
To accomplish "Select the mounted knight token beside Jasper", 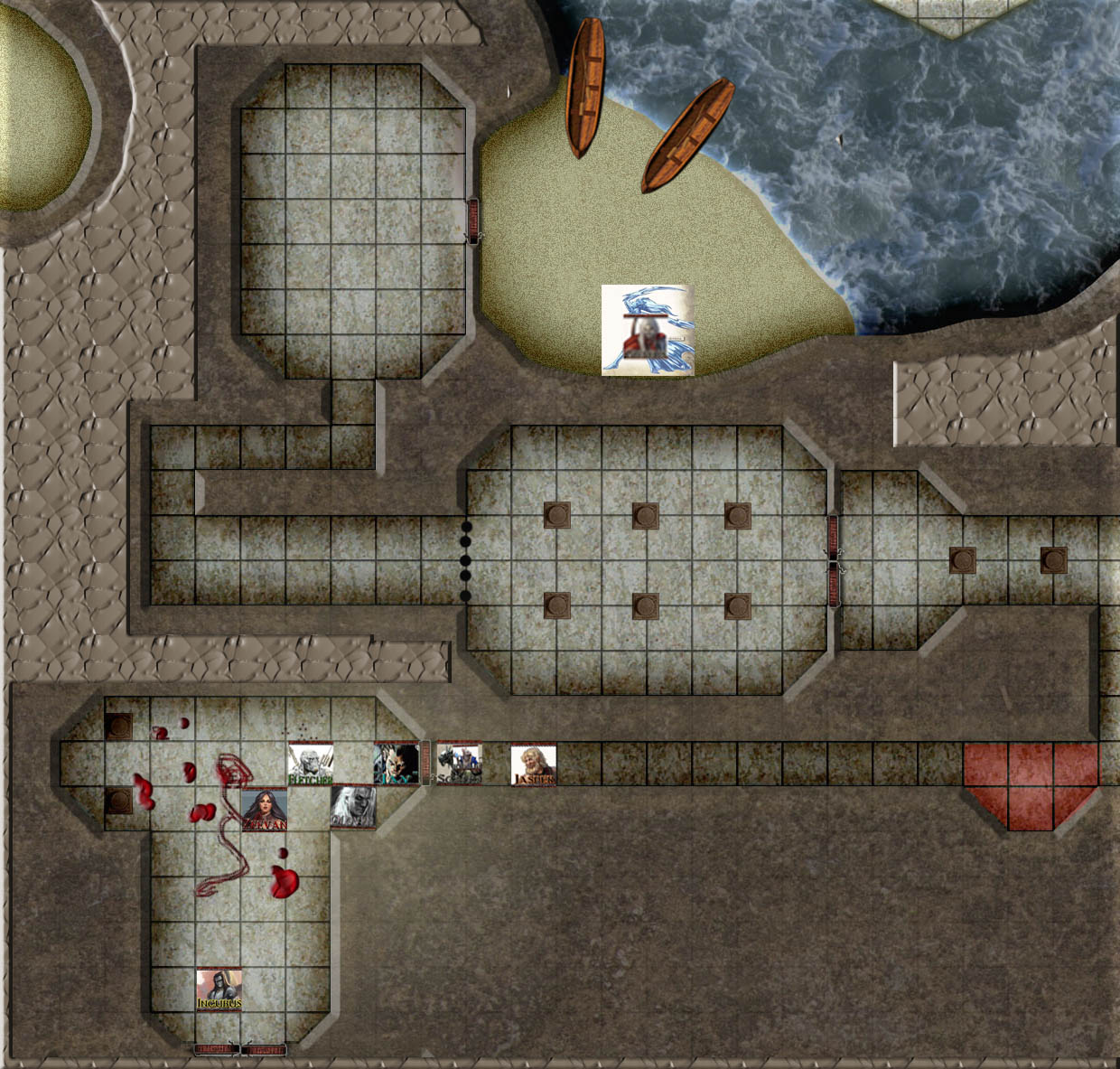I will pyautogui.click(x=459, y=764).
